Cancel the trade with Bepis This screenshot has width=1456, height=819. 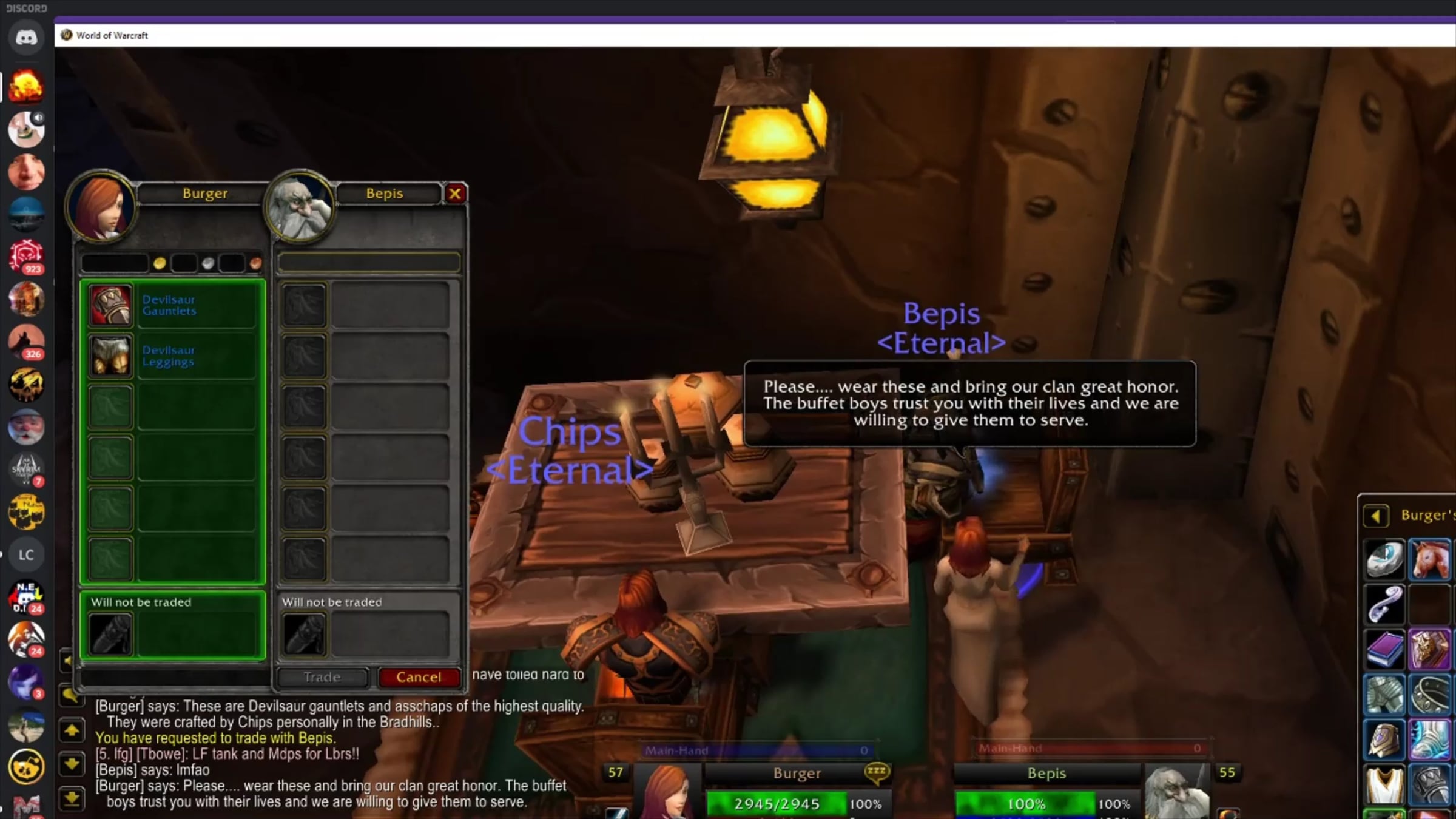click(x=419, y=677)
